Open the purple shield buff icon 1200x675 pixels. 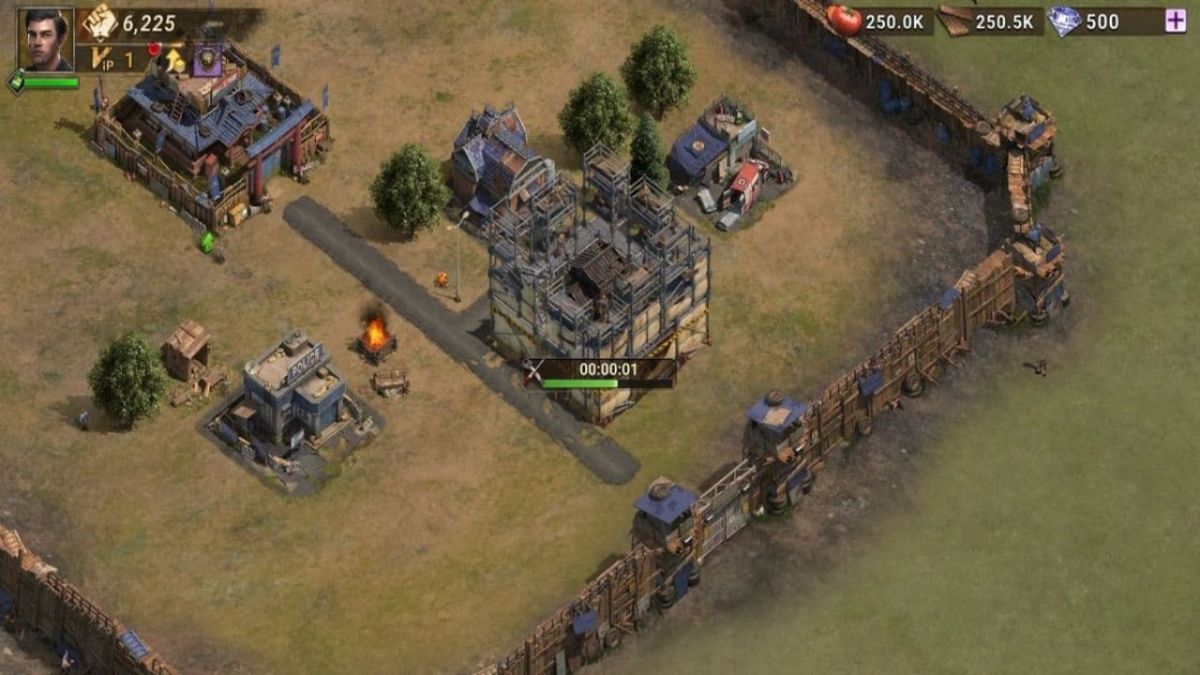[x=207, y=59]
